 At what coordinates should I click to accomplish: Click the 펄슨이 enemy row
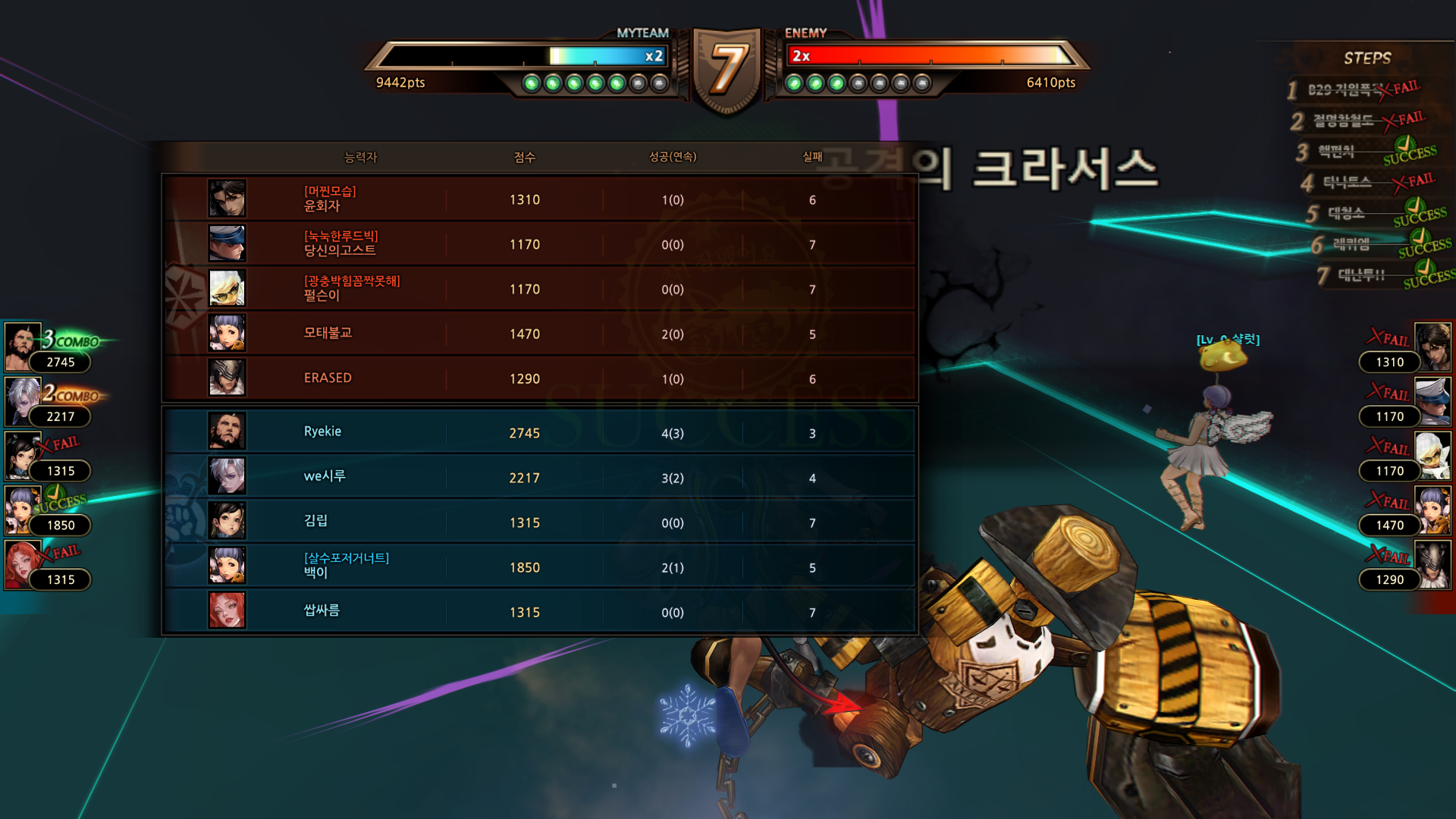tap(538, 288)
